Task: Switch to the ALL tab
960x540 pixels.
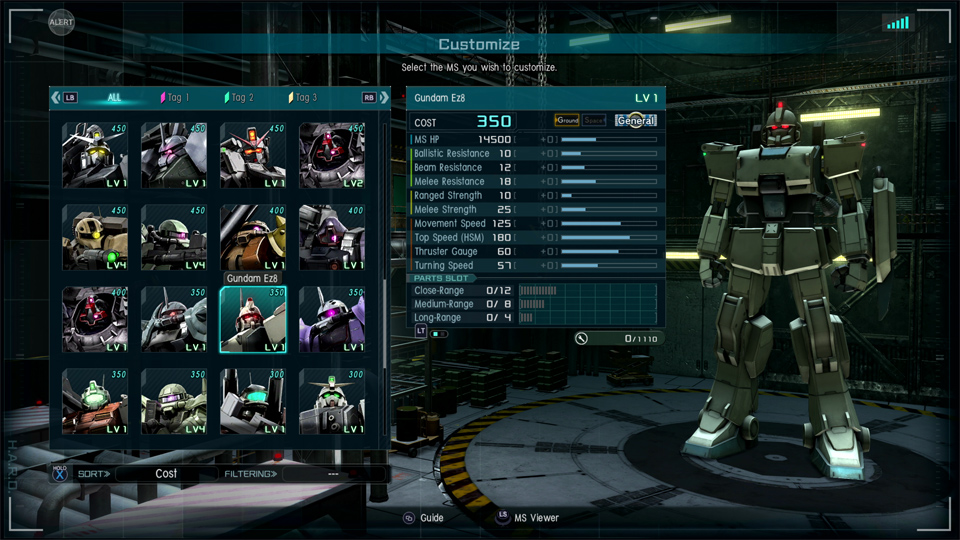Action: coord(115,98)
